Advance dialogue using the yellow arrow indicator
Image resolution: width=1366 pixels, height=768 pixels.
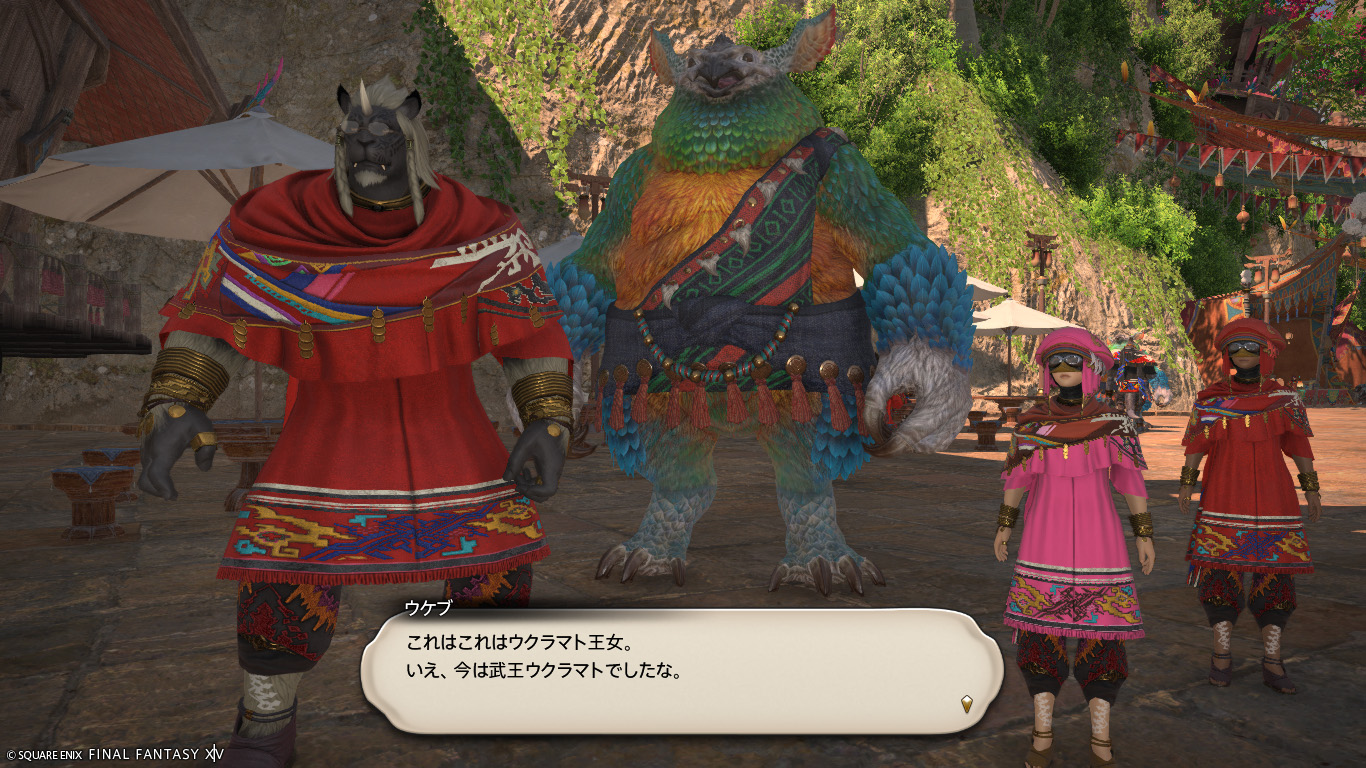click(967, 704)
